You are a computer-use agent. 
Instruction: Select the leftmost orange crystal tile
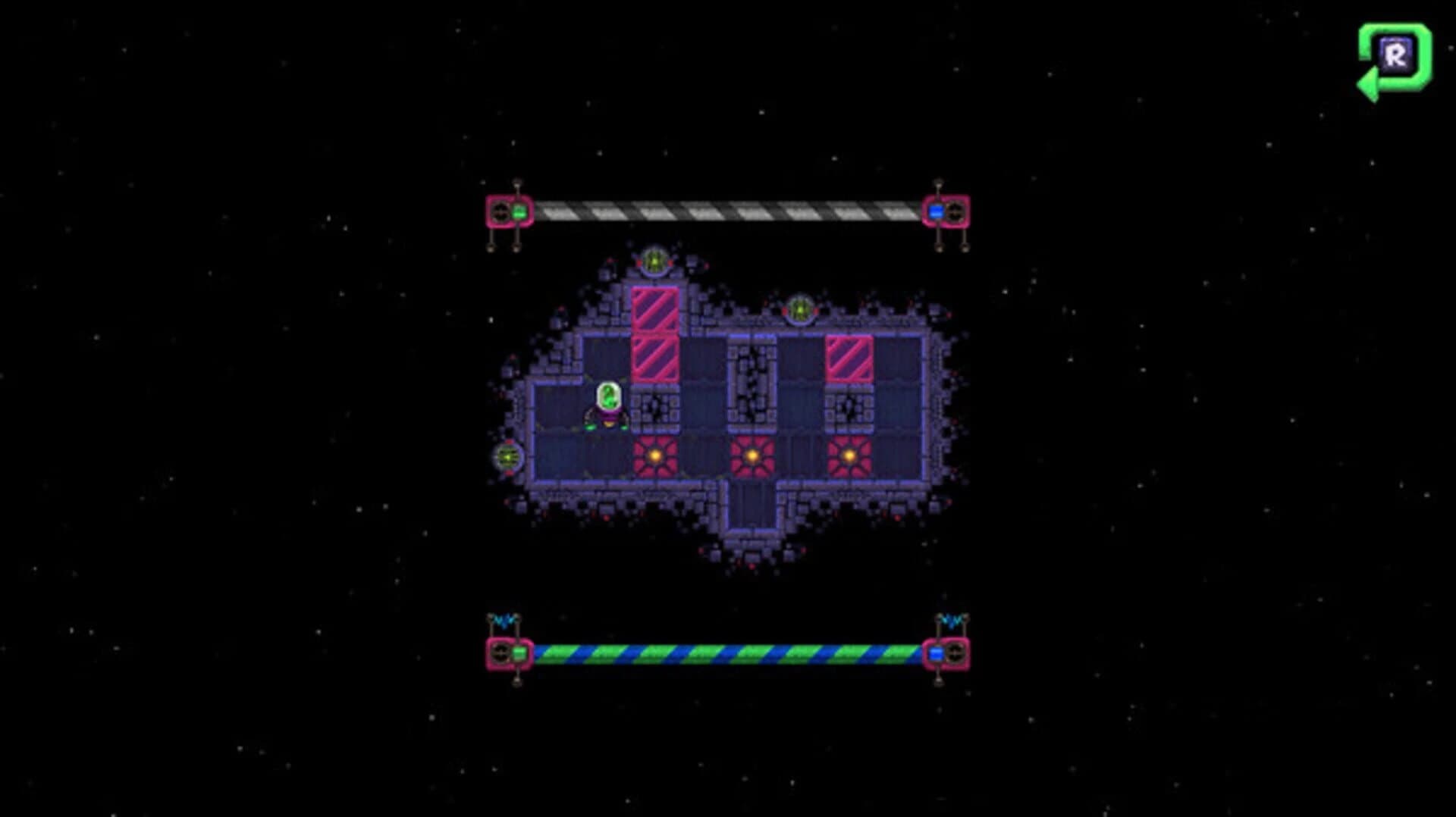pyautogui.click(x=656, y=455)
